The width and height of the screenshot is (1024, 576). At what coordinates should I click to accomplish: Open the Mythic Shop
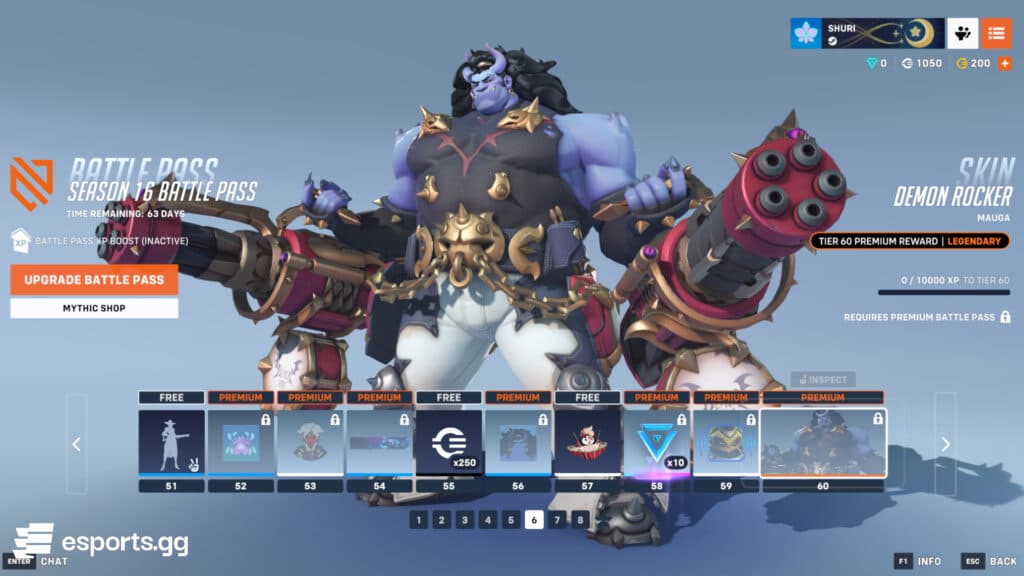tap(94, 308)
